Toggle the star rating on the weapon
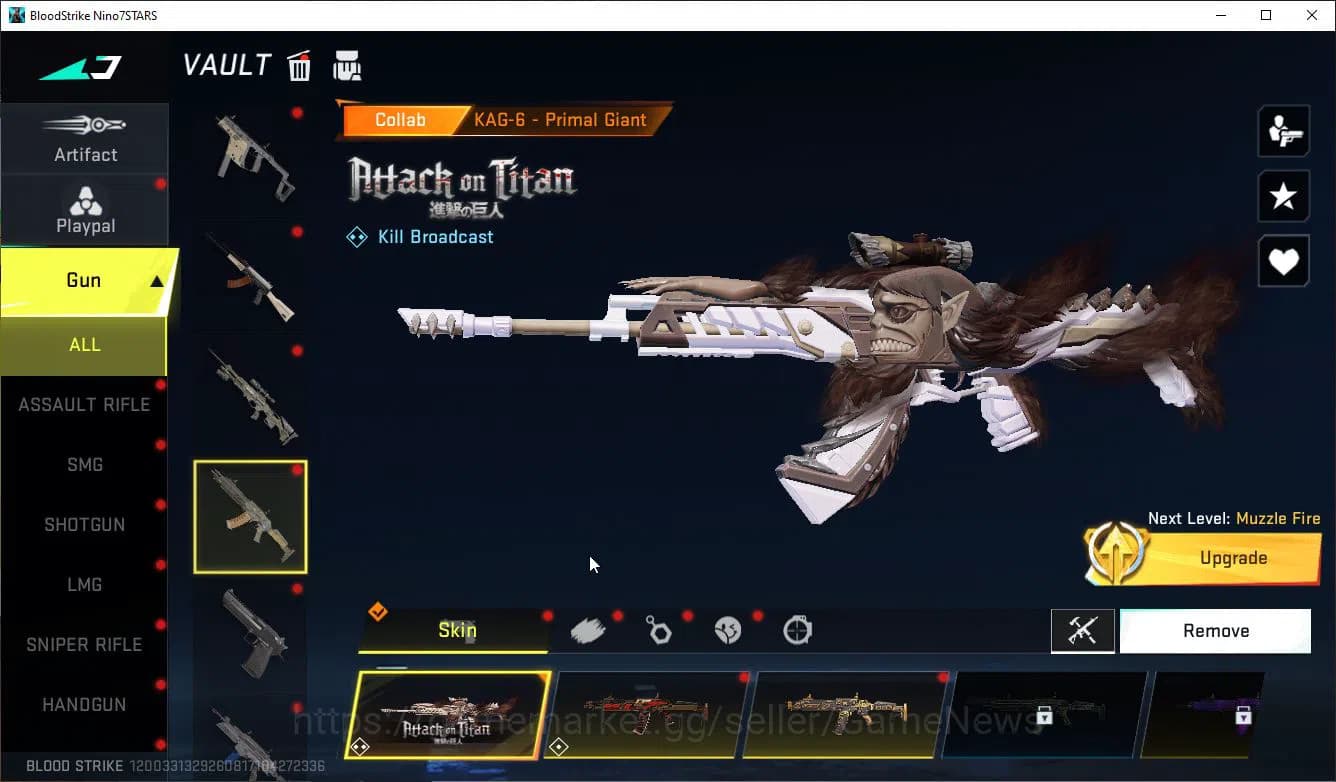Viewport: 1336px width, 782px height. coord(1283,196)
